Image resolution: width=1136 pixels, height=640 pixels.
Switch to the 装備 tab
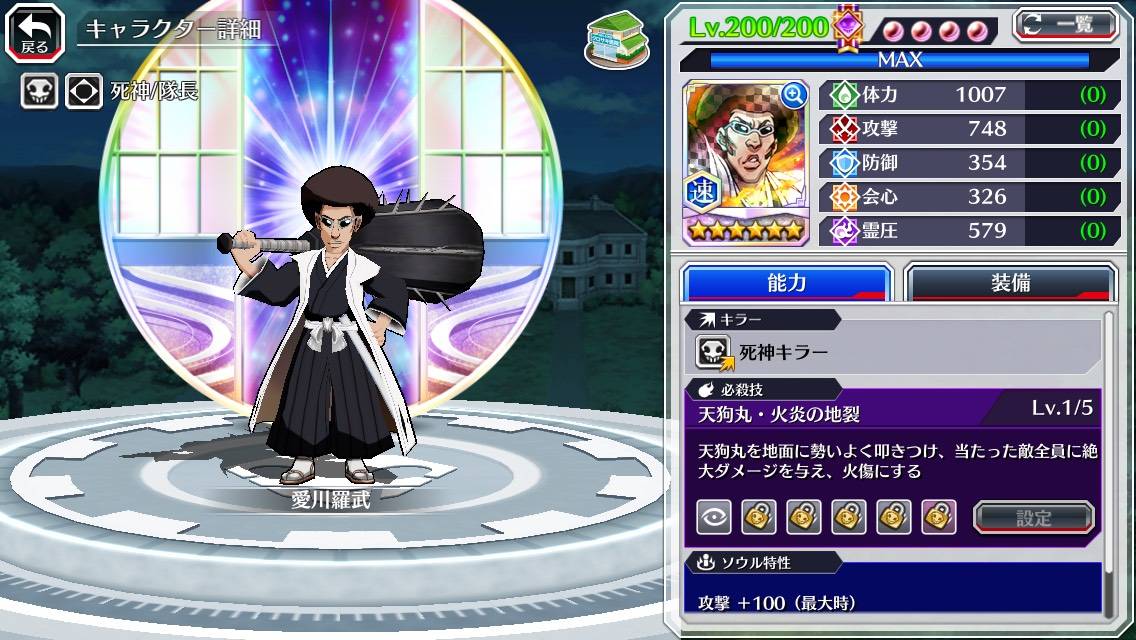pos(1010,283)
